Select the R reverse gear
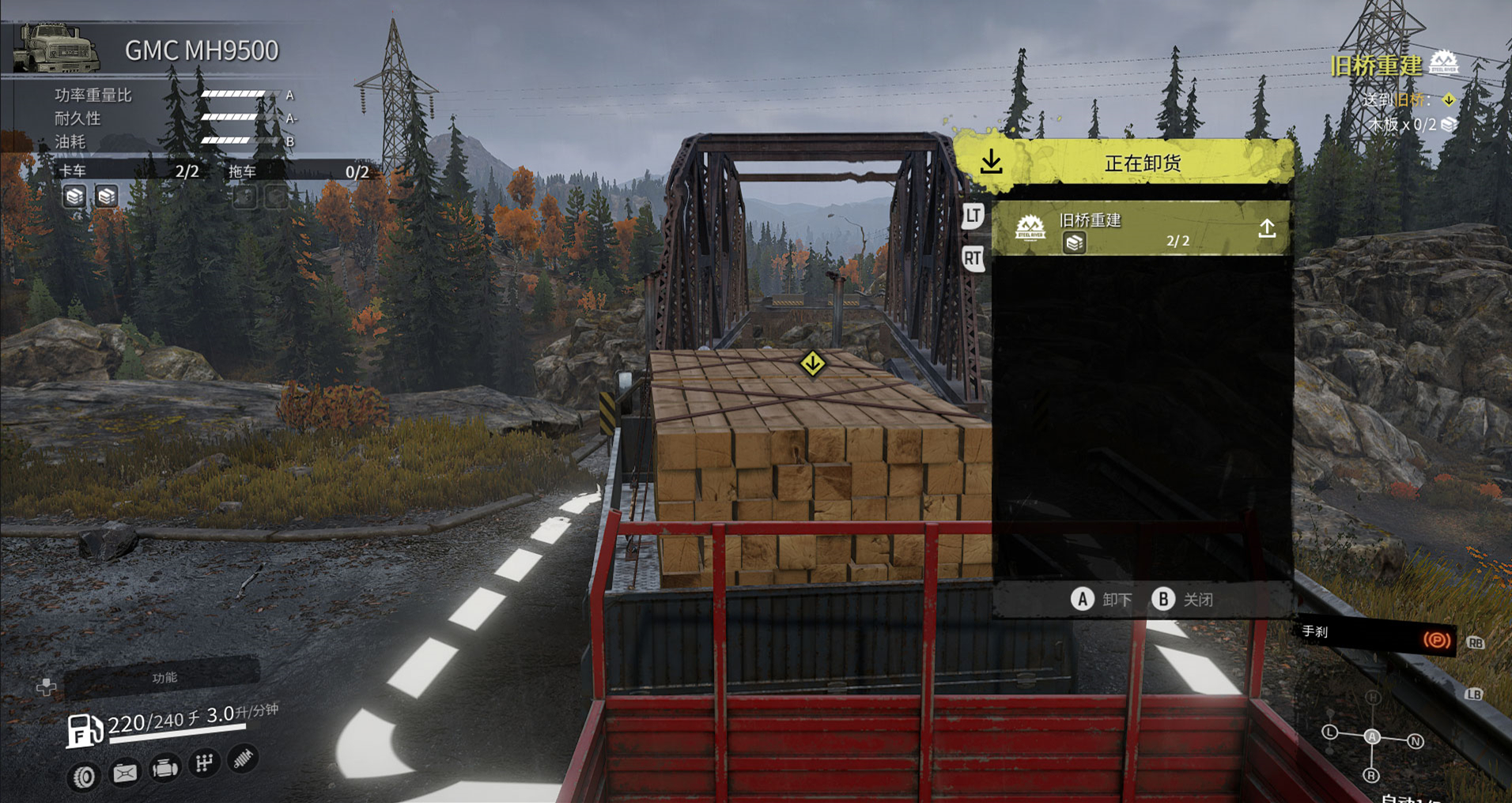The width and height of the screenshot is (1512, 803). point(1371,775)
